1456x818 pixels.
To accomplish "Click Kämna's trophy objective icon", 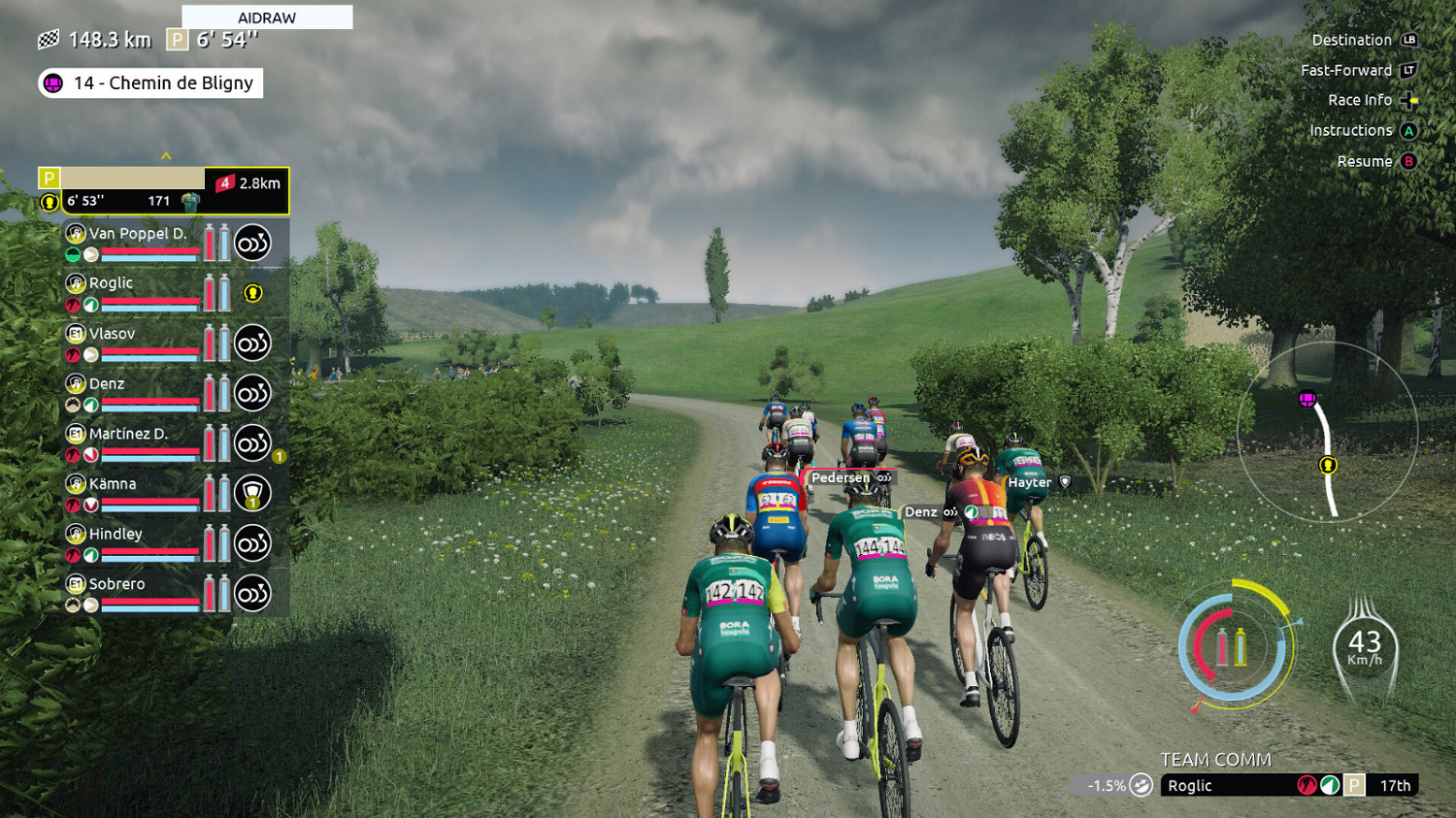I will click(251, 492).
